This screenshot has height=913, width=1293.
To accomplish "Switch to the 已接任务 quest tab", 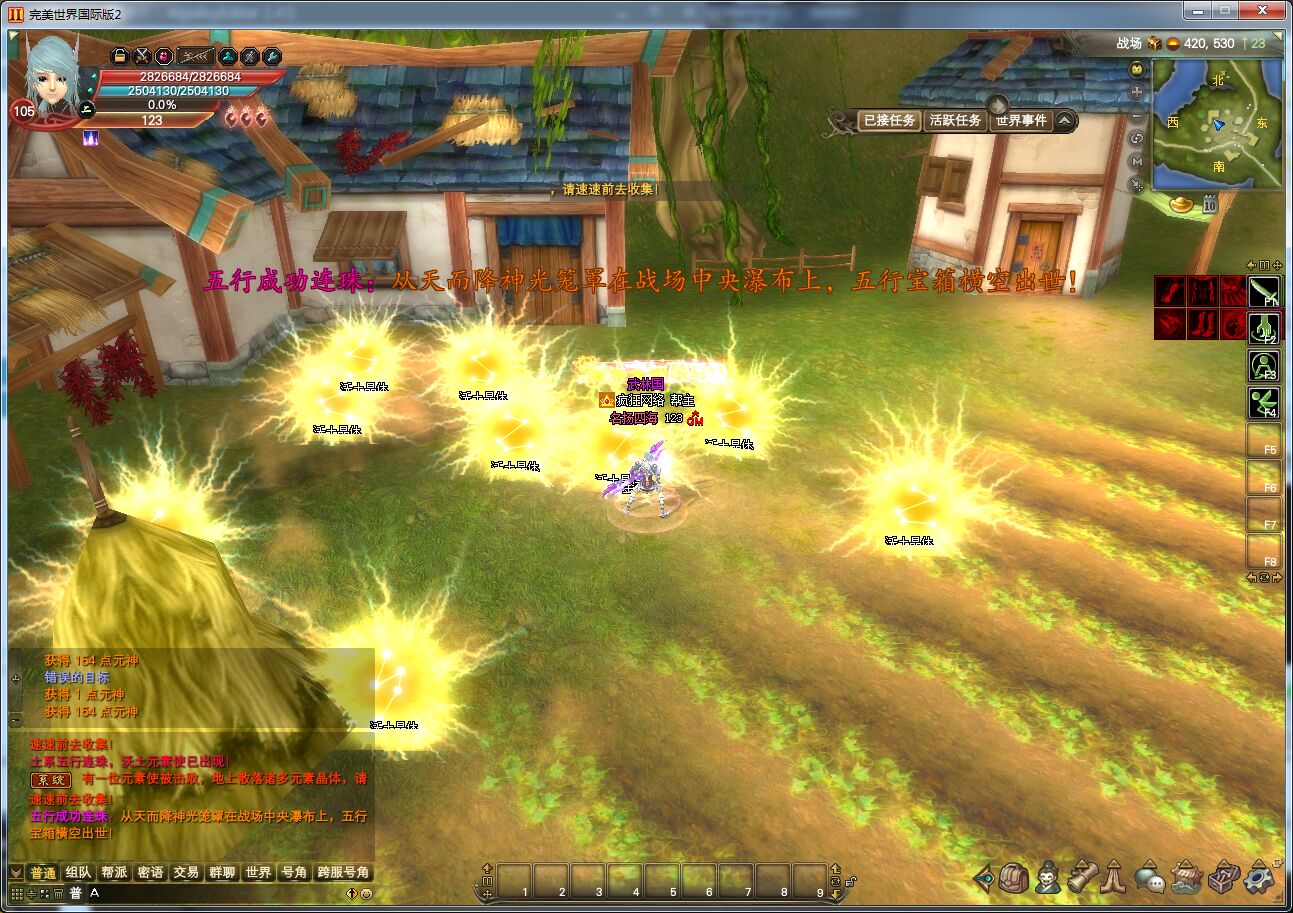I will pyautogui.click(x=888, y=121).
